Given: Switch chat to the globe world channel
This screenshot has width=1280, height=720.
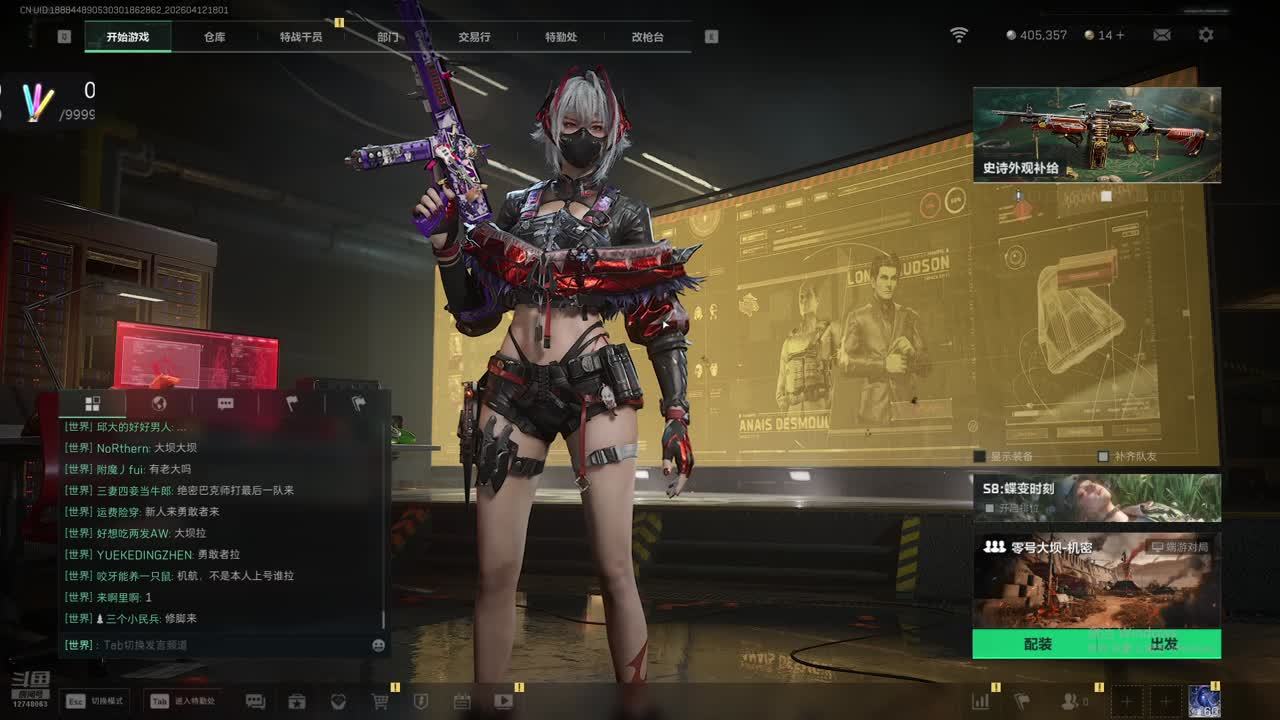Looking at the screenshot, I should tap(158, 403).
